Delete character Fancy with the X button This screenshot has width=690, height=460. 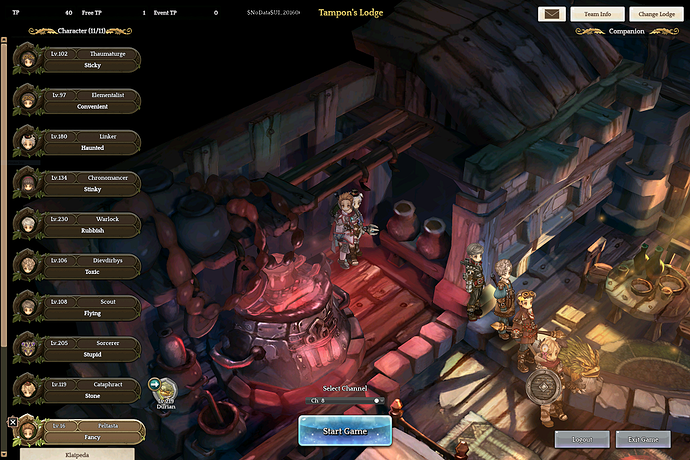pyautogui.click(x=12, y=422)
